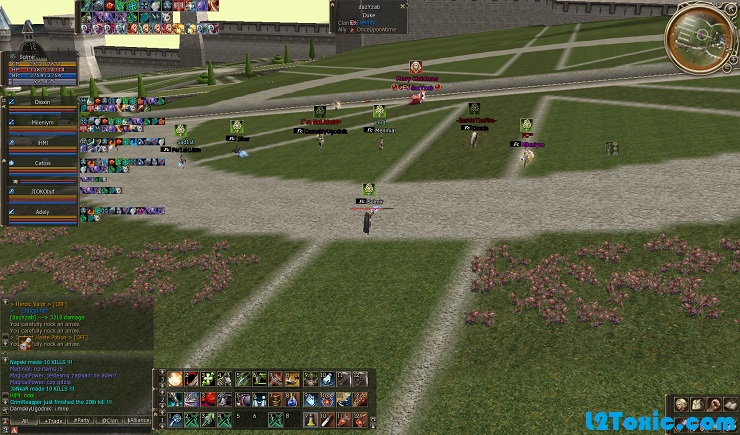Image resolution: width=740 pixels, height=435 pixels.
Task: Switch to the Alliance chat tab
Action: [139, 421]
